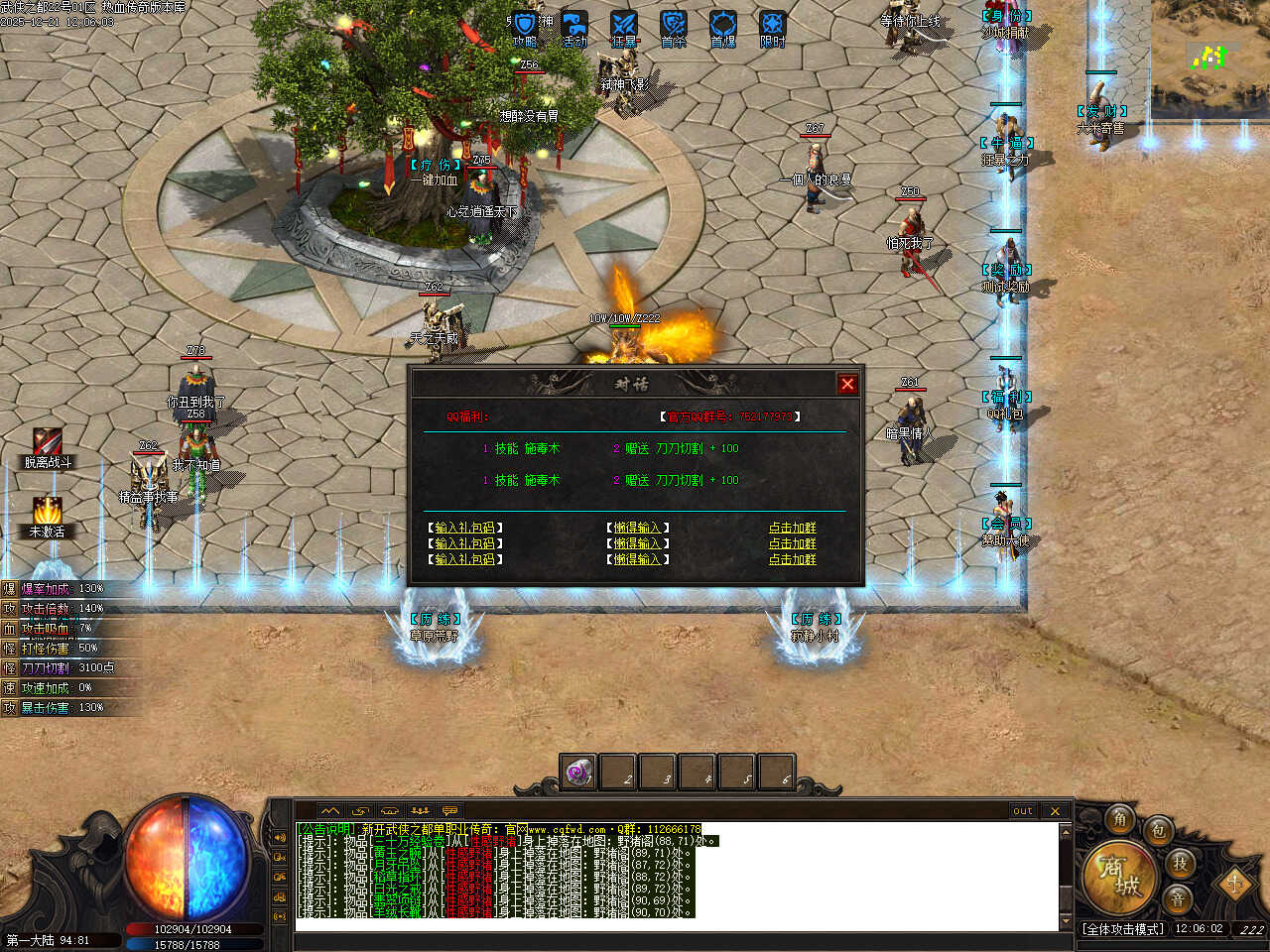
Task: Toggle the 全体攻击模式 attack mode label
Action: [x=1123, y=929]
